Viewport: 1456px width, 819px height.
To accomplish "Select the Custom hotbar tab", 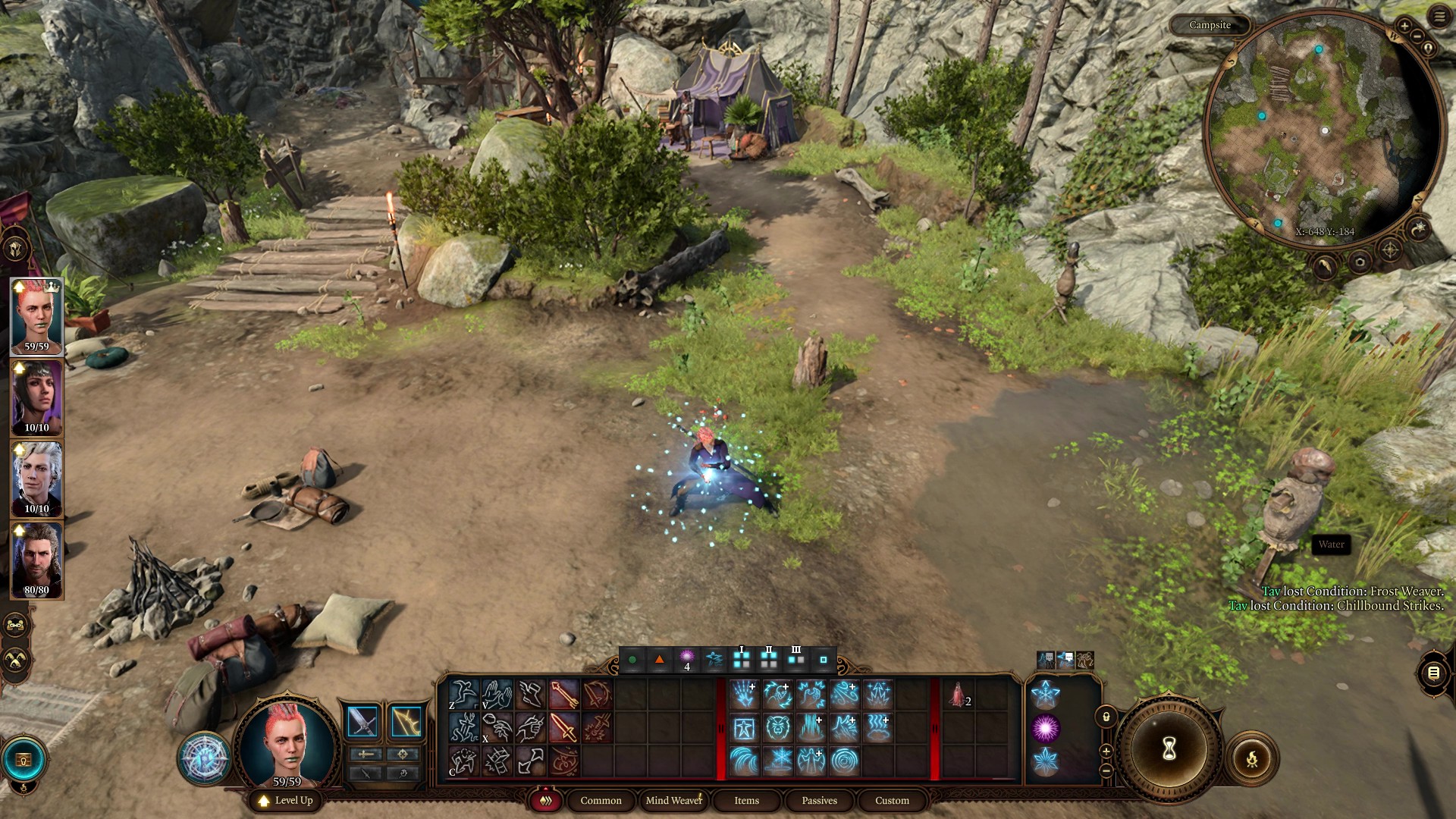I will 892,800.
